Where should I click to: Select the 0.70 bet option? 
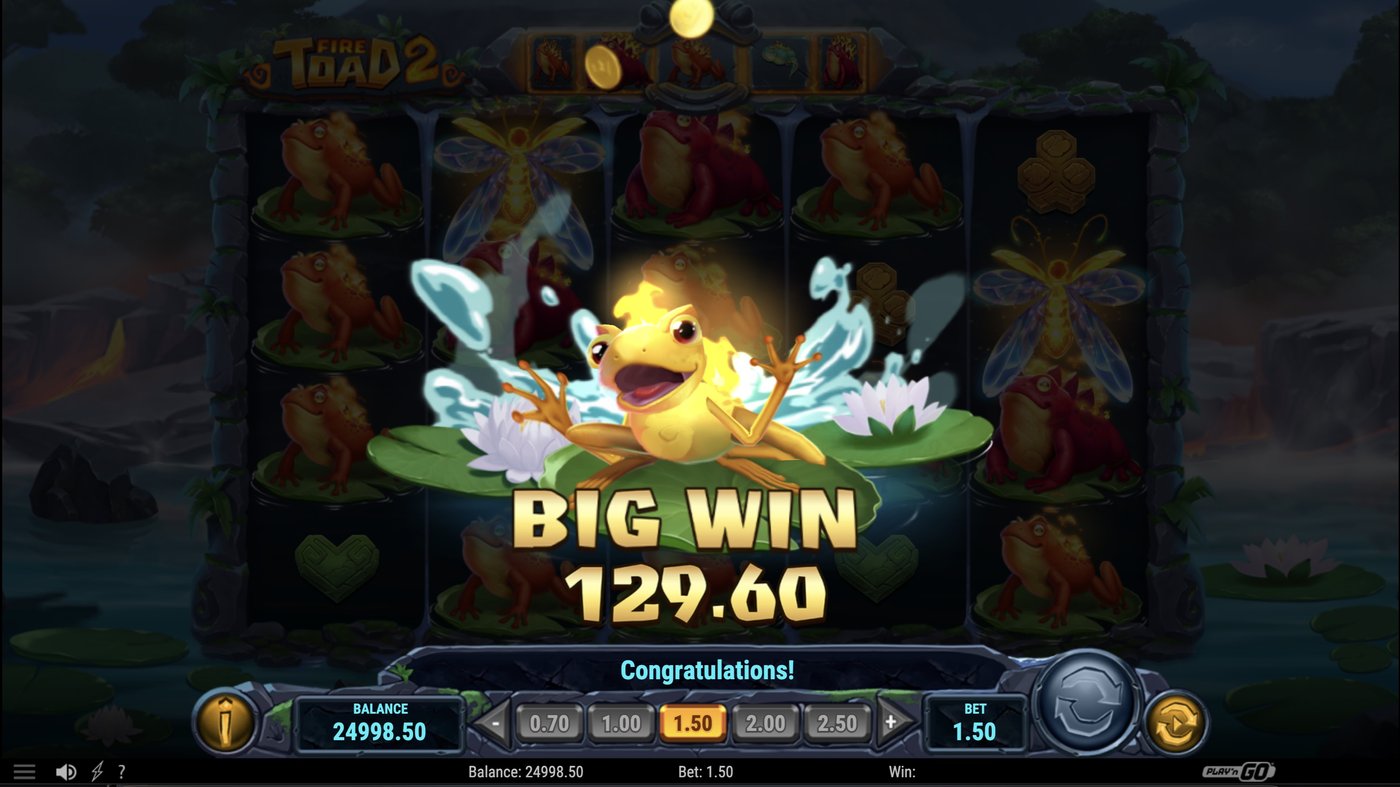pyautogui.click(x=552, y=722)
